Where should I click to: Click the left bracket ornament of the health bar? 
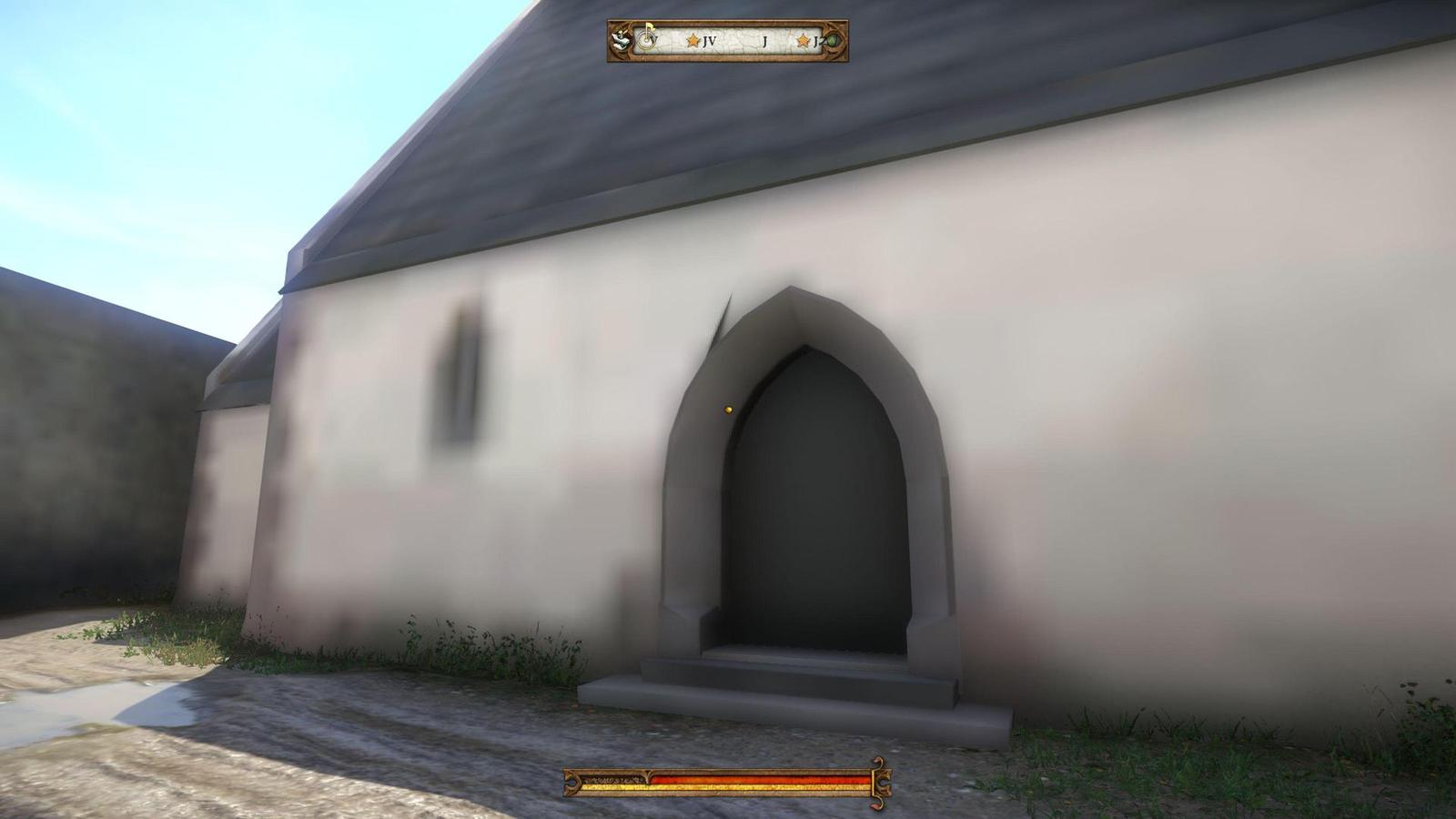tap(571, 783)
